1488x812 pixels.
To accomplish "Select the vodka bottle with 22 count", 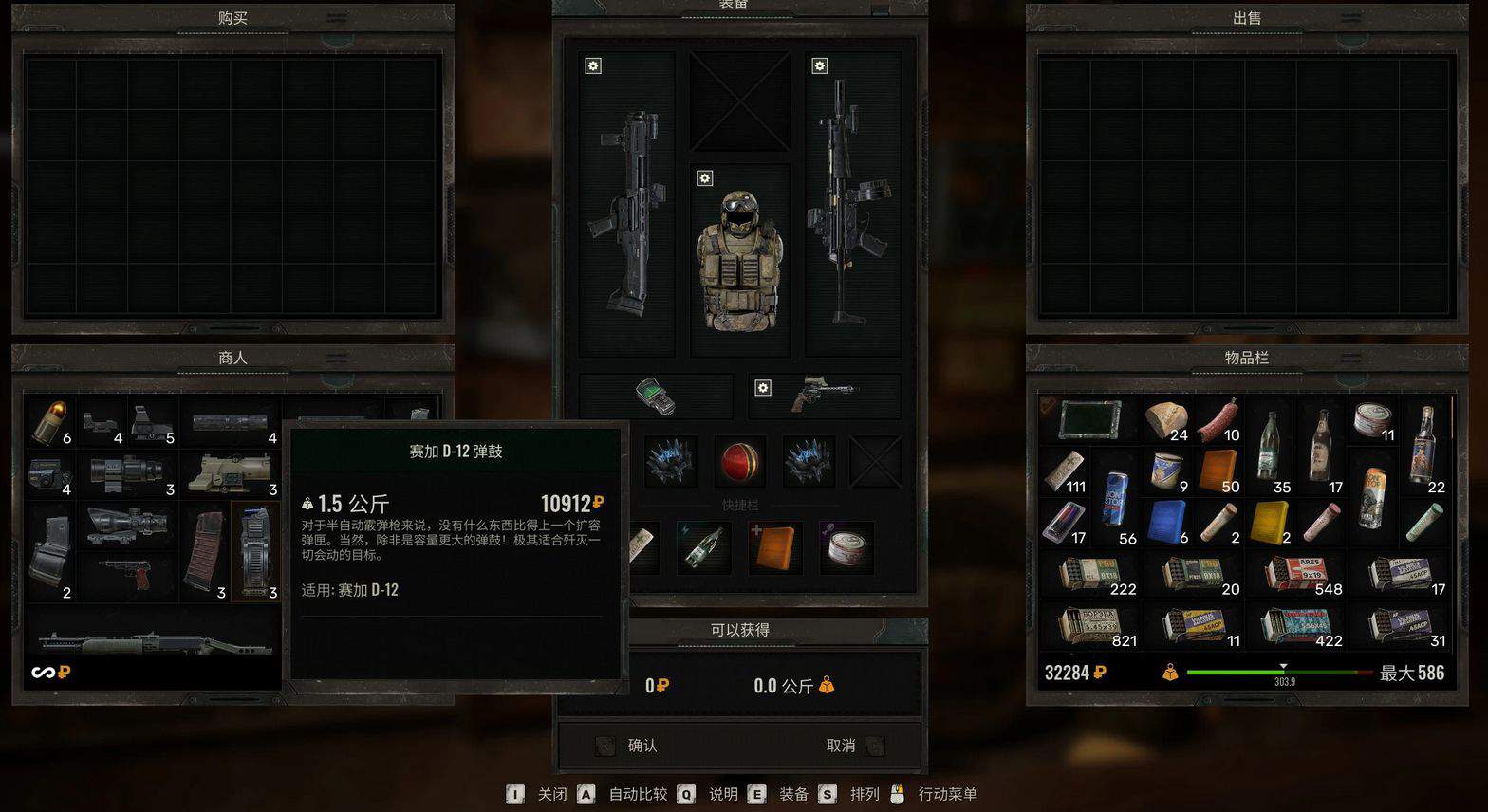I will (x=1423, y=444).
